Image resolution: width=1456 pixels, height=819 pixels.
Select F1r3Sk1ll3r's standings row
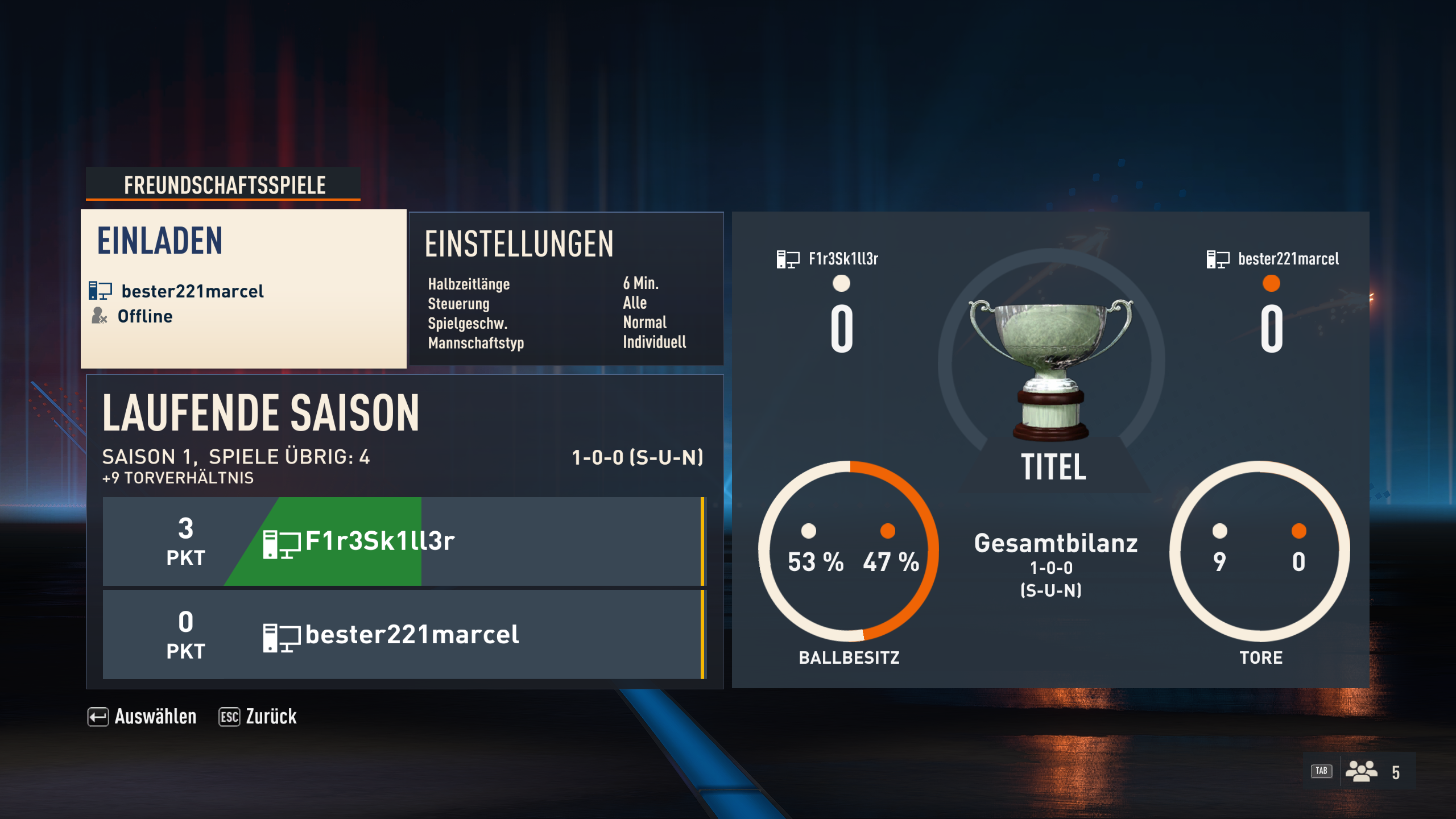[404, 541]
